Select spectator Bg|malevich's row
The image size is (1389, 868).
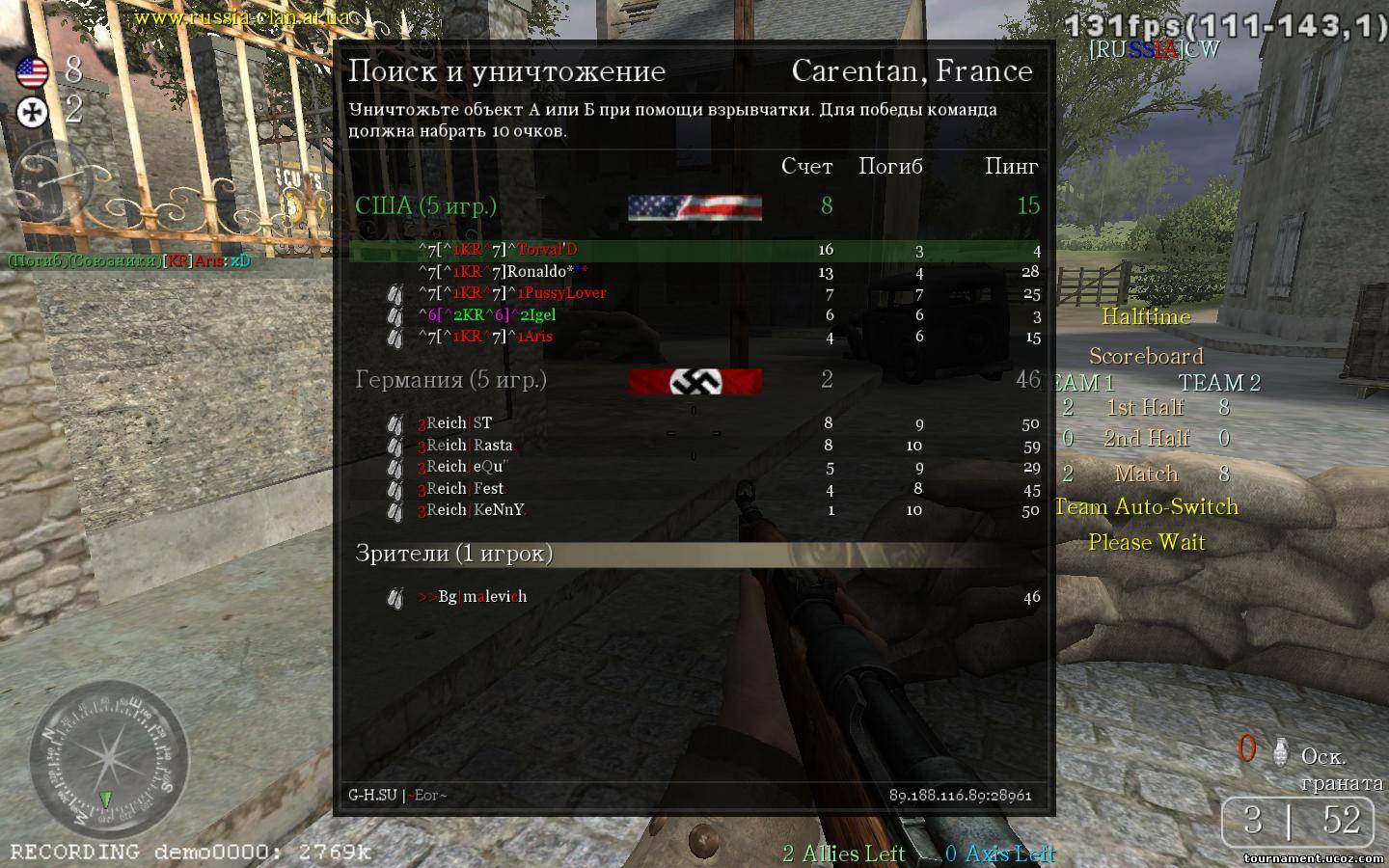[694, 597]
